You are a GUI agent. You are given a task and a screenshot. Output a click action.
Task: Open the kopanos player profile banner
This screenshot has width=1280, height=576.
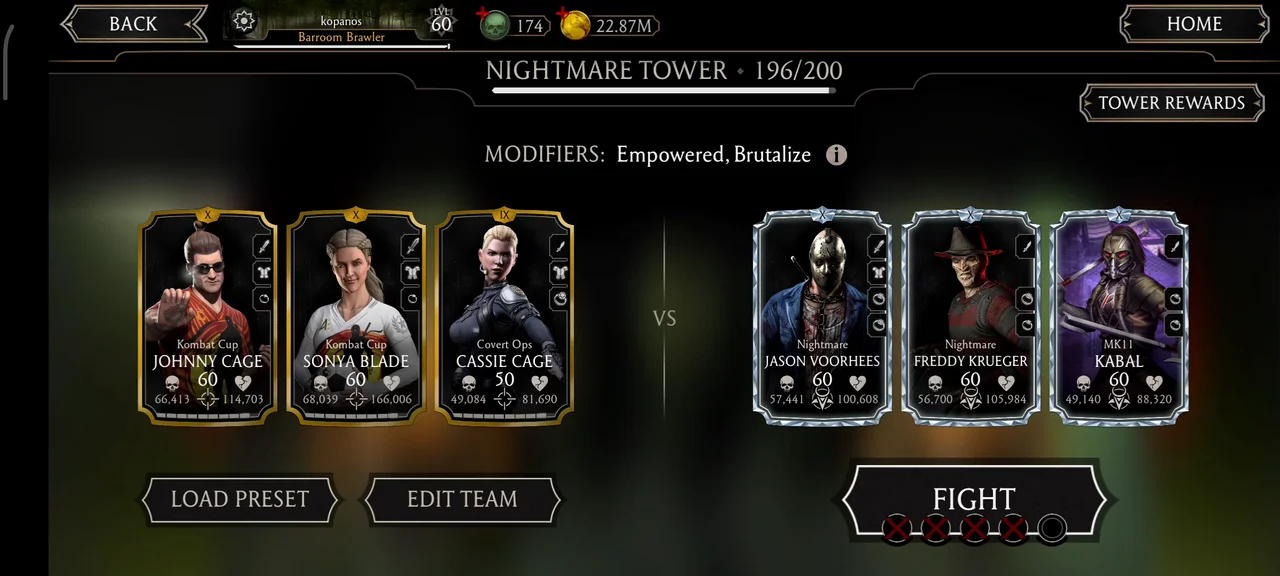coord(342,28)
